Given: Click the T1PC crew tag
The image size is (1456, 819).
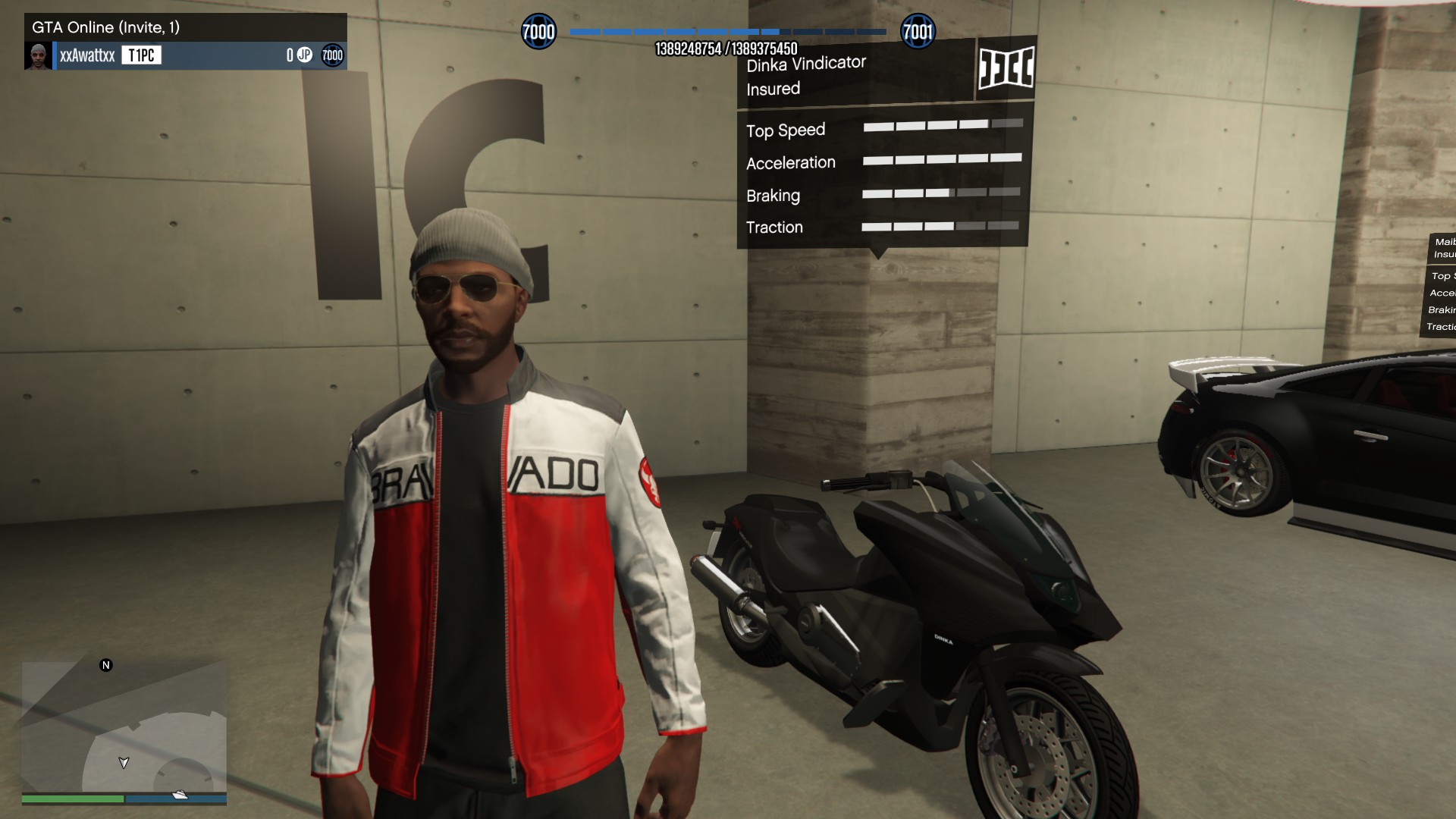Looking at the screenshot, I should 142,55.
